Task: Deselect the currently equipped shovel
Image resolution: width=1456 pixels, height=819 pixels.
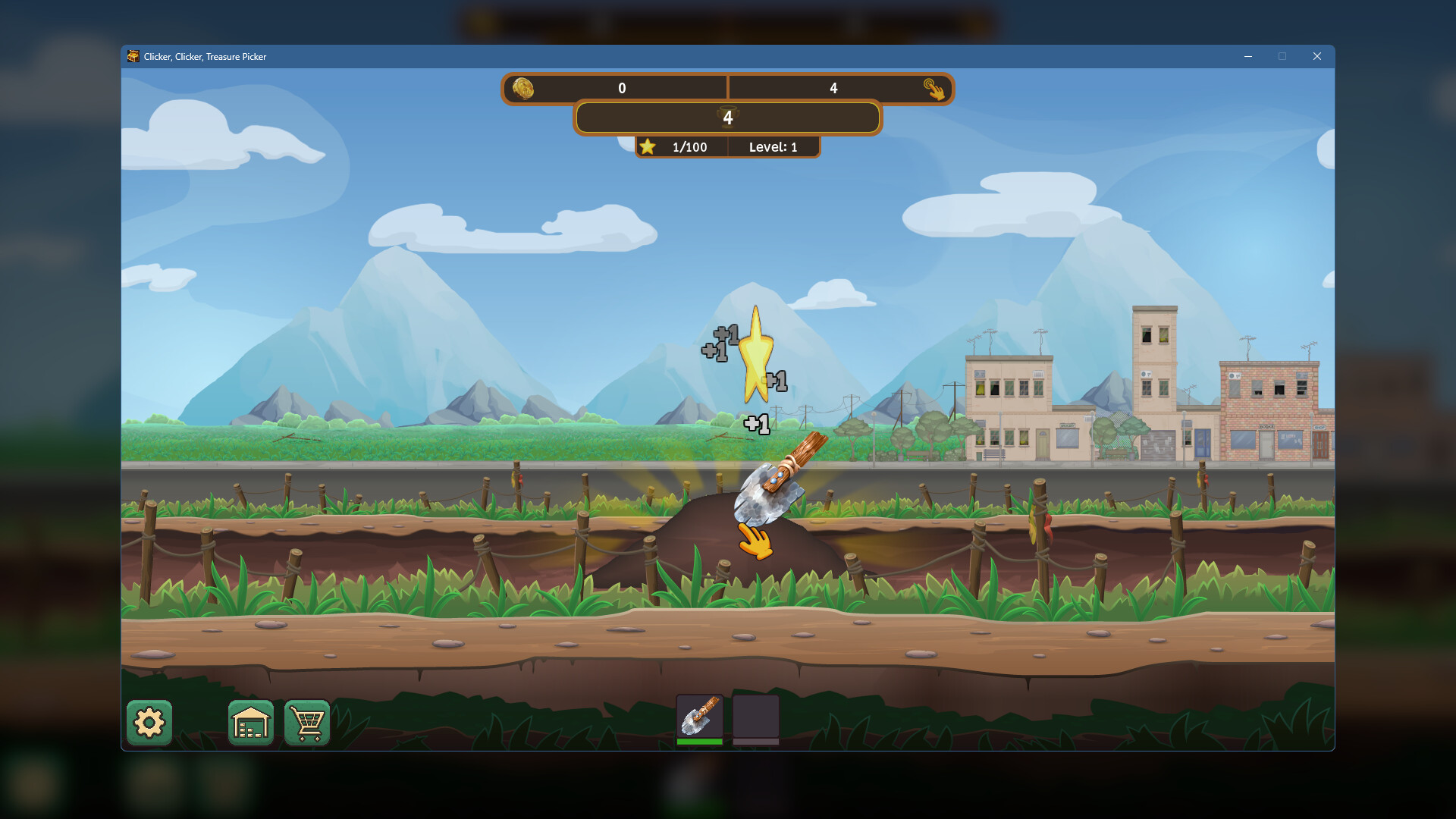Action: click(x=700, y=717)
